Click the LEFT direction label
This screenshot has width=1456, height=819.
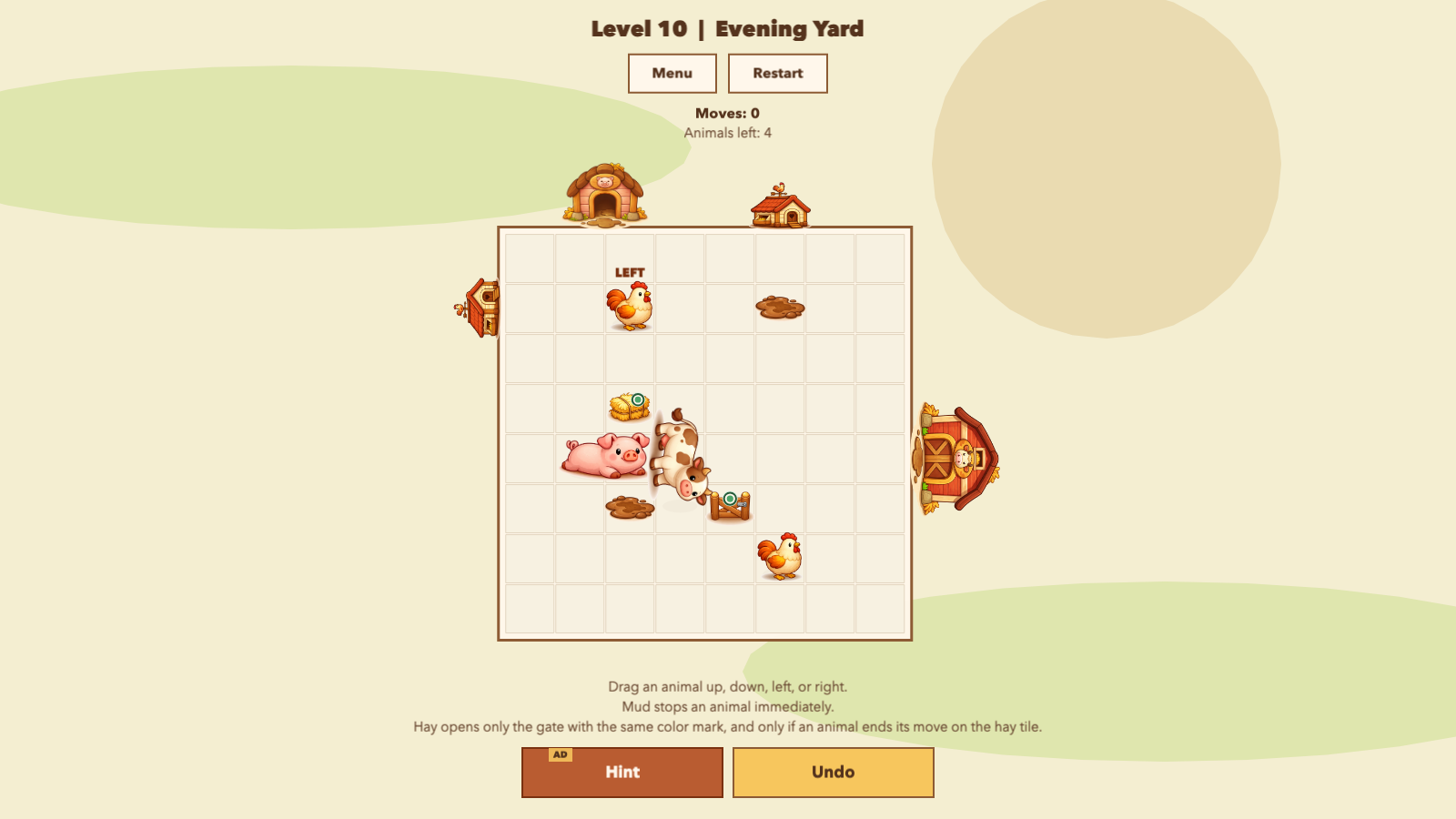[x=630, y=270]
